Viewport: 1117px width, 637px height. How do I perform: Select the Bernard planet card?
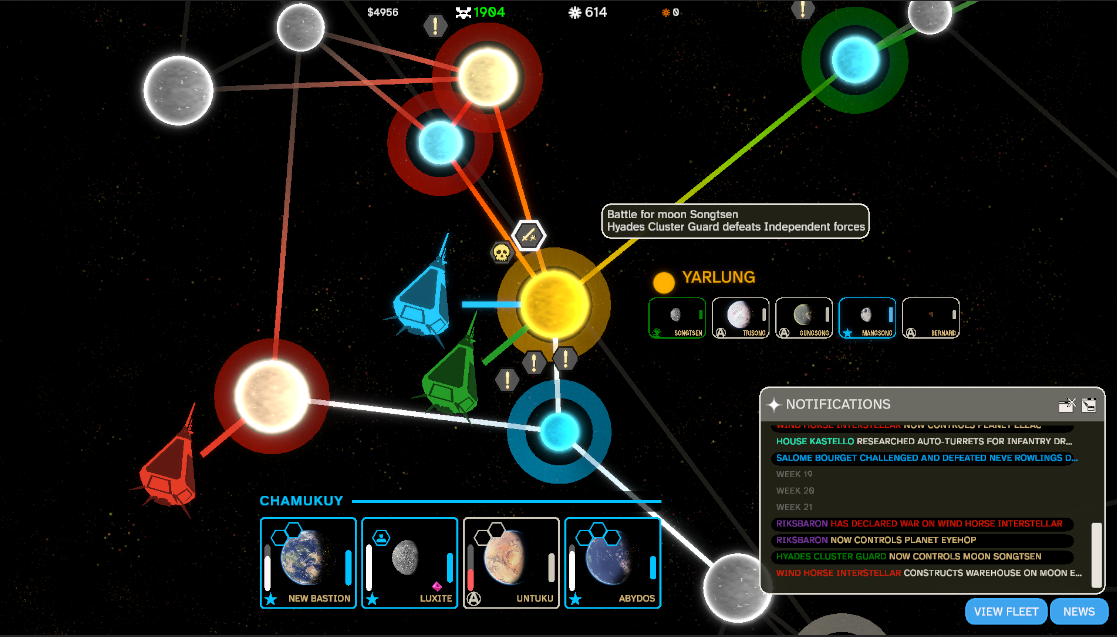[931, 318]
